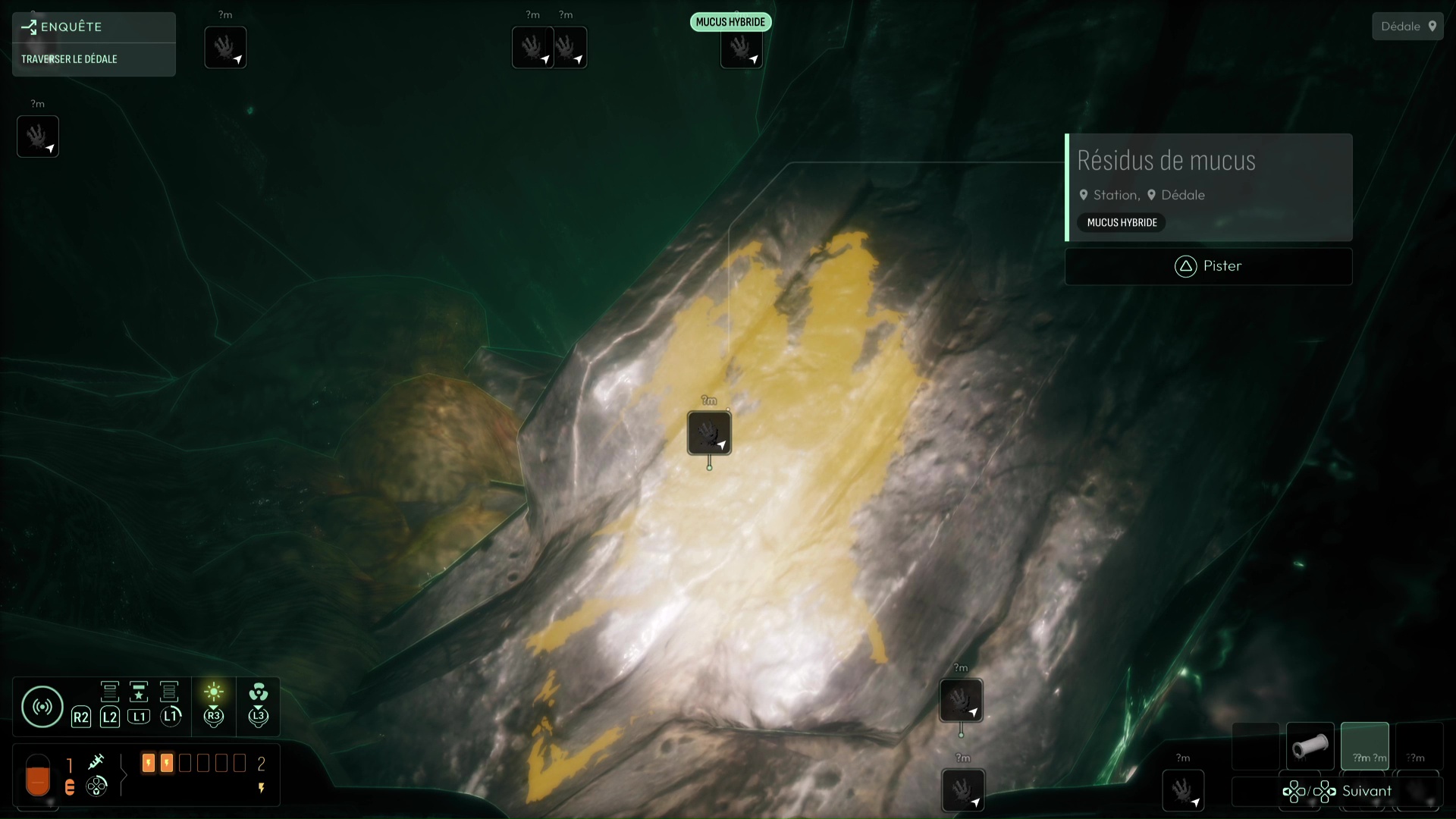
Task: Toggle the L3 filter mode
Action: (x=258, y=715)
